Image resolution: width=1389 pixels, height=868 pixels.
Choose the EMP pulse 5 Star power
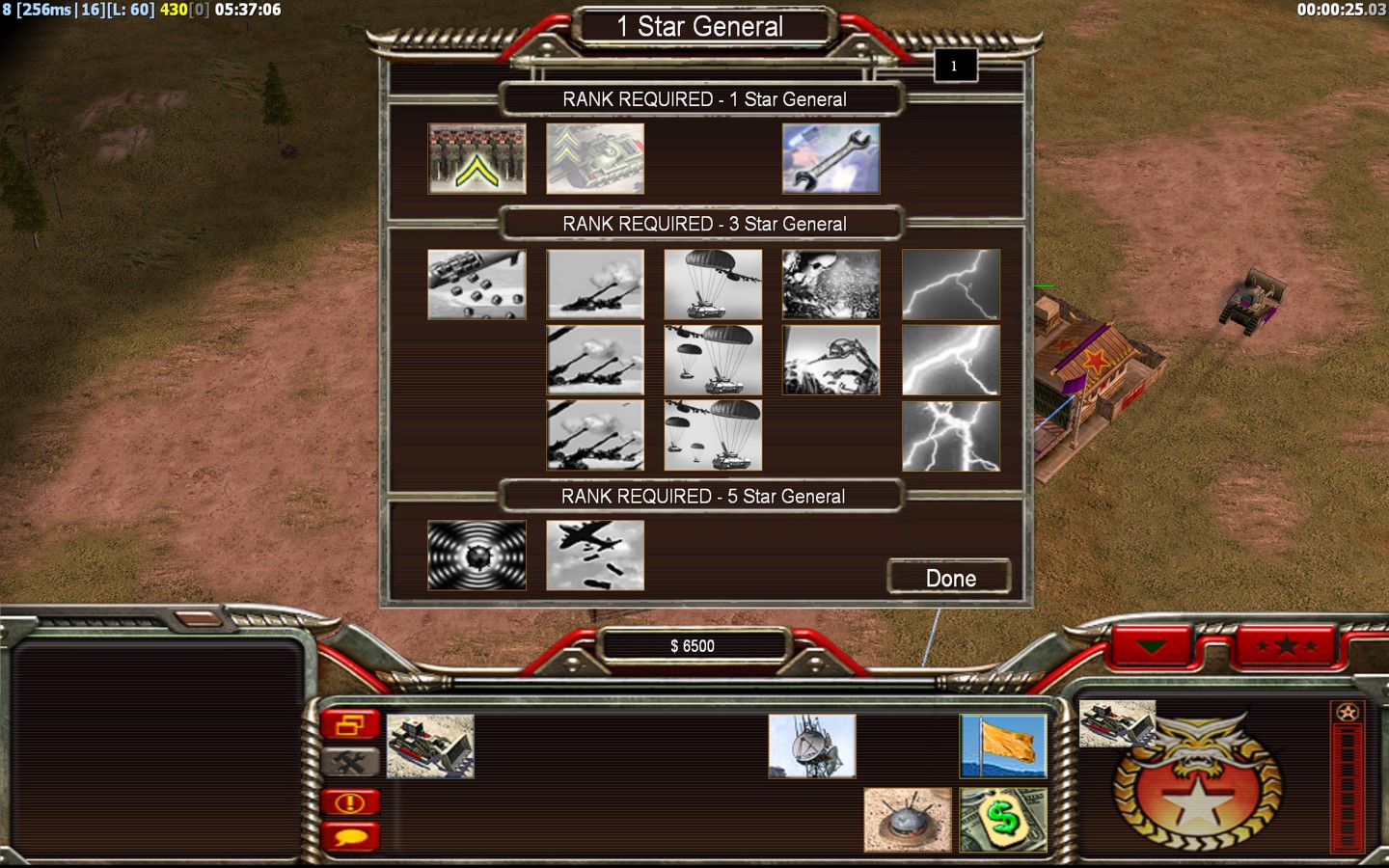477,556
